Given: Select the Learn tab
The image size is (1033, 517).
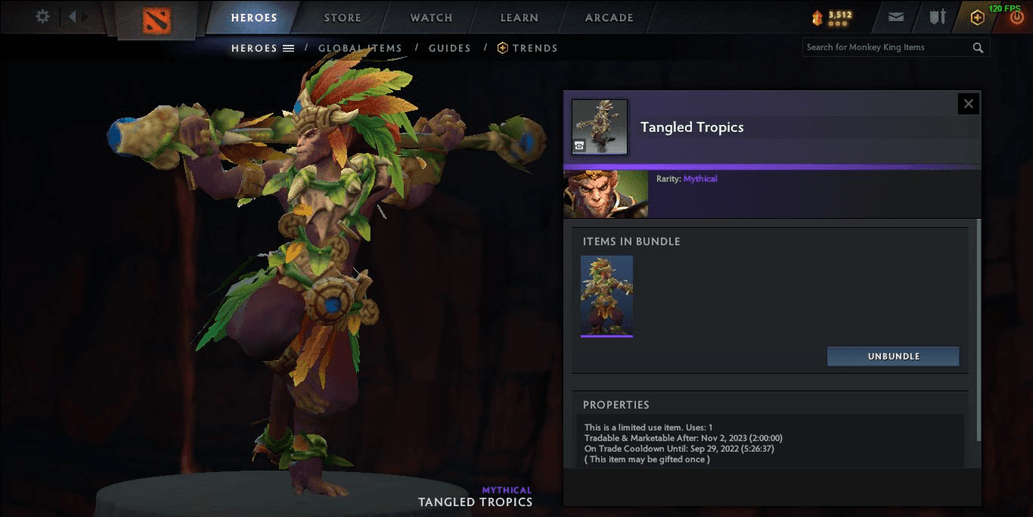Looking at the screenshot, I should click(519, 18).
